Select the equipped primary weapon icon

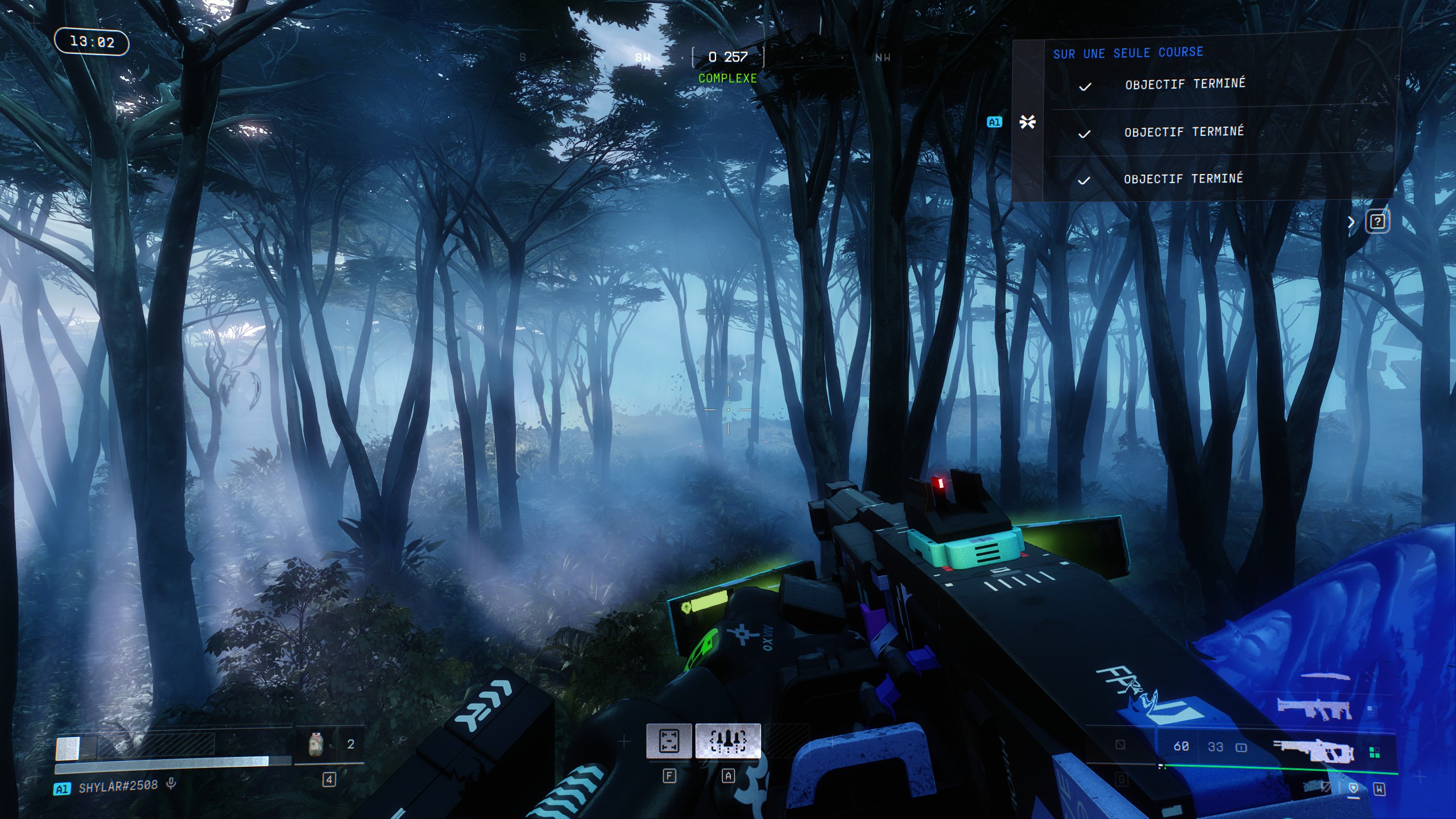pos(1313,752)
